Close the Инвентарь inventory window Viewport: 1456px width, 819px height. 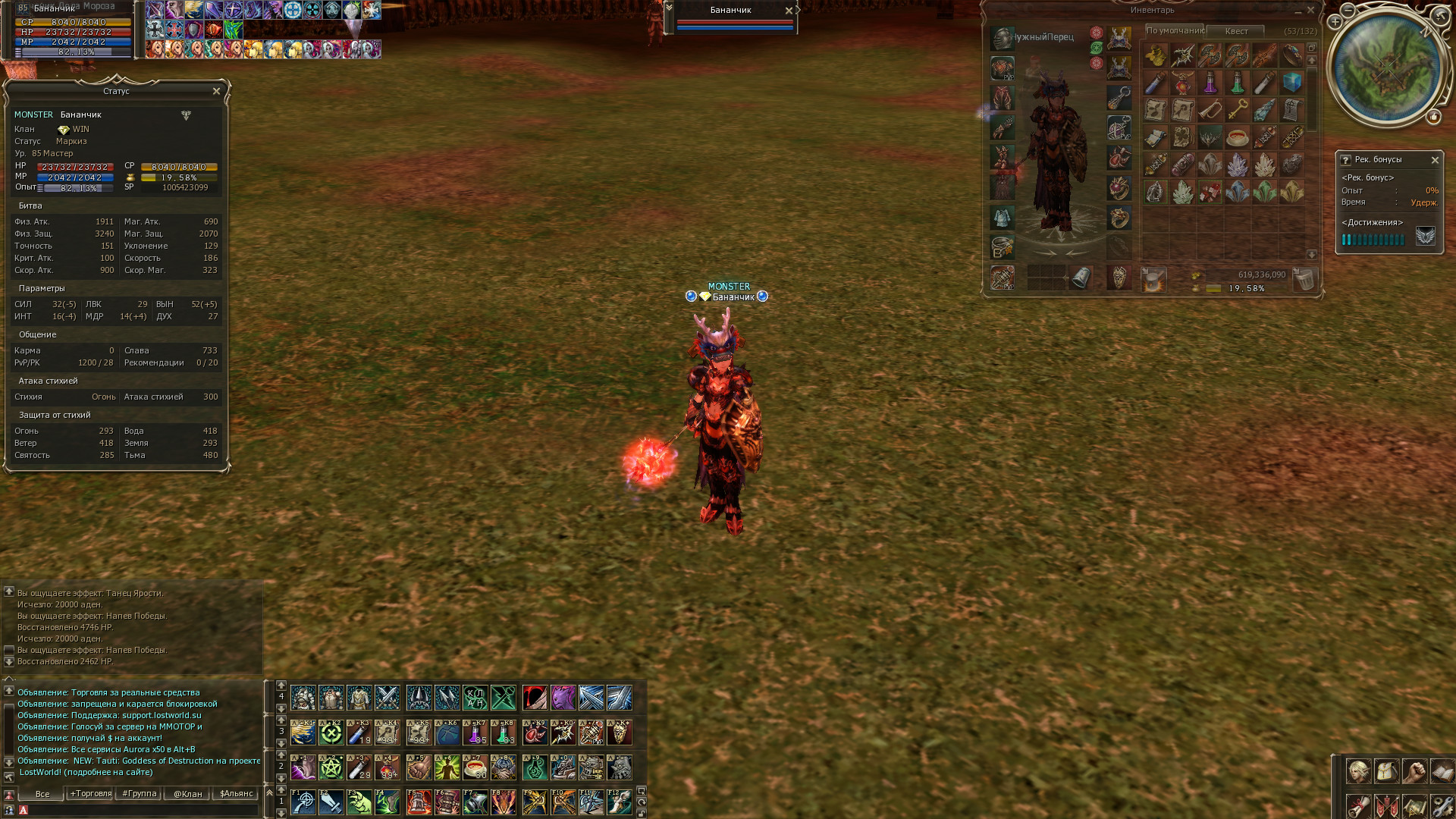tap(1310, 10)
